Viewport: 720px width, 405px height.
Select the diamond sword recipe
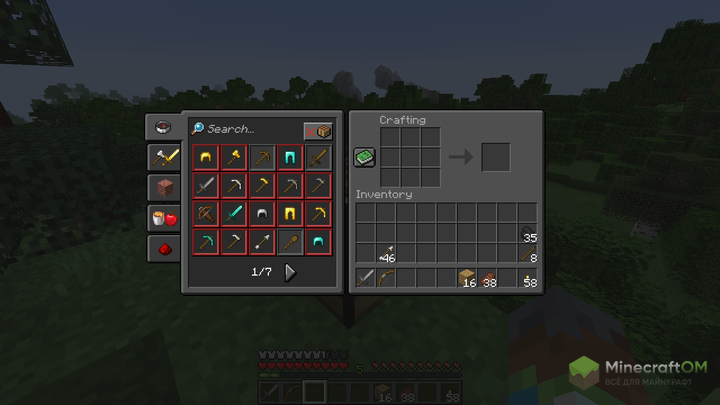pyautogui.click(x=233, y=214)
